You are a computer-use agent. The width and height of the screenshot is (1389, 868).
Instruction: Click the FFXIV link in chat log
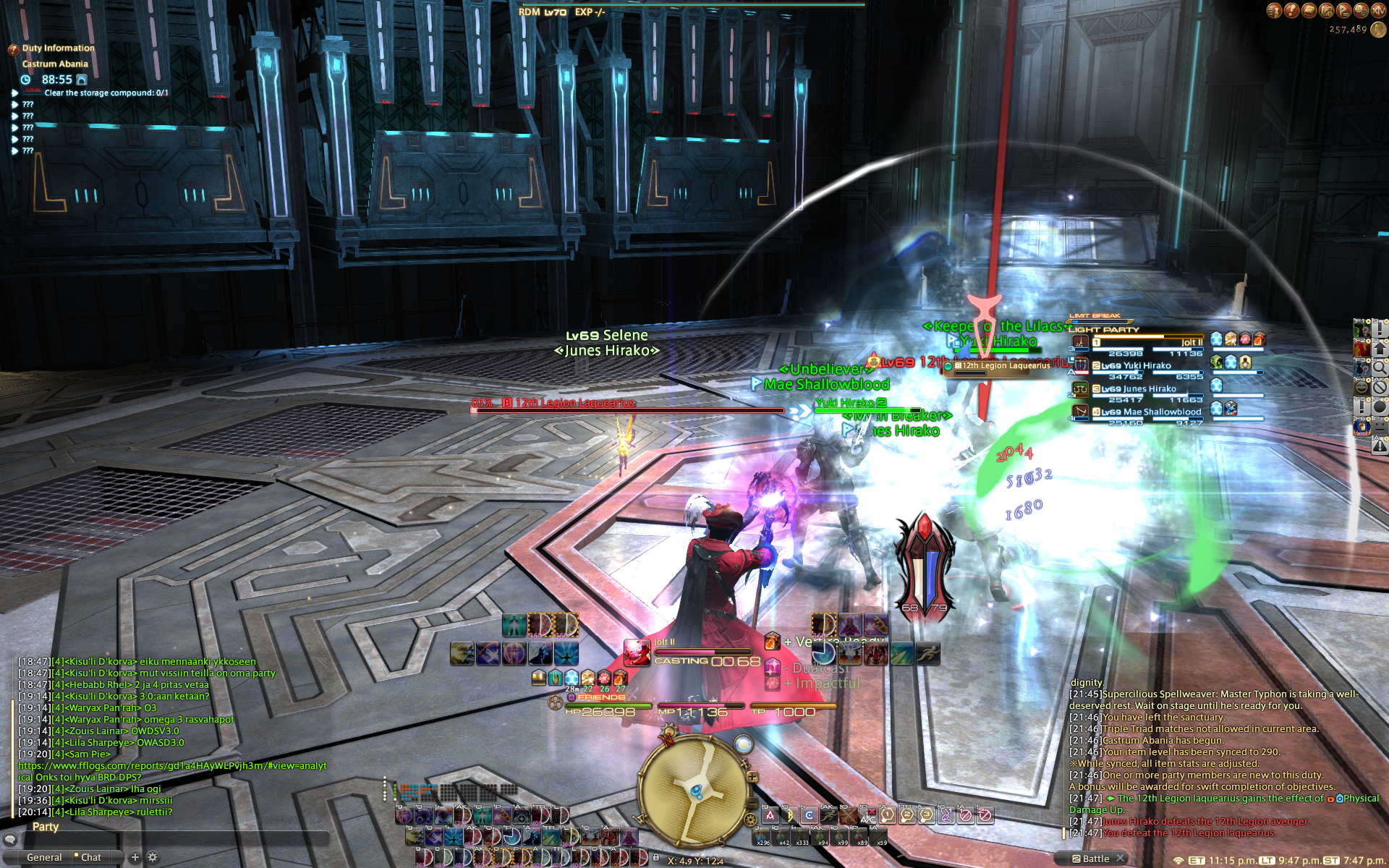click(x=172, y=765)
